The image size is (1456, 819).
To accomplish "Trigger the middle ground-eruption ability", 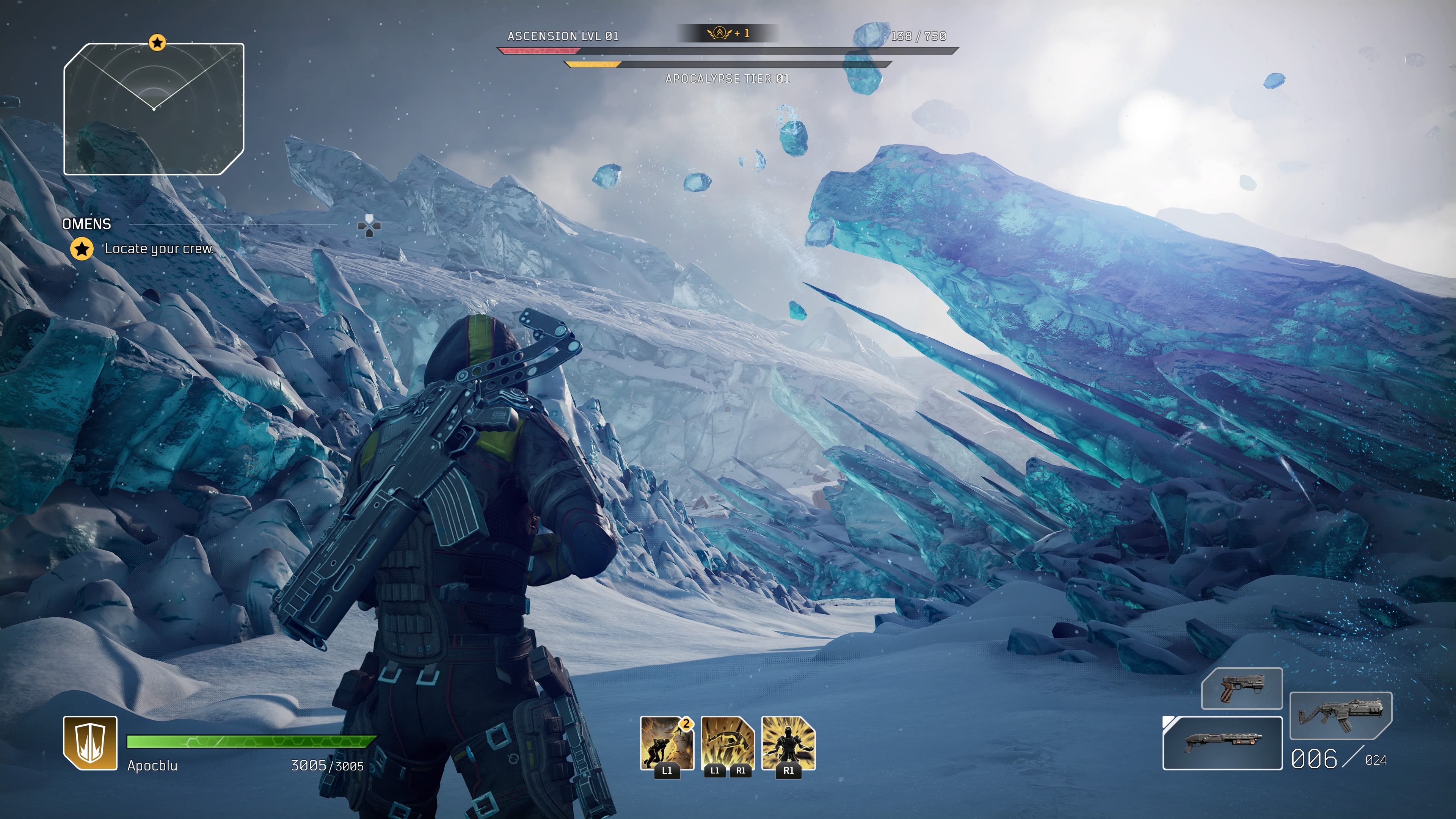I will pyautogui.click(x=728, y=743).
